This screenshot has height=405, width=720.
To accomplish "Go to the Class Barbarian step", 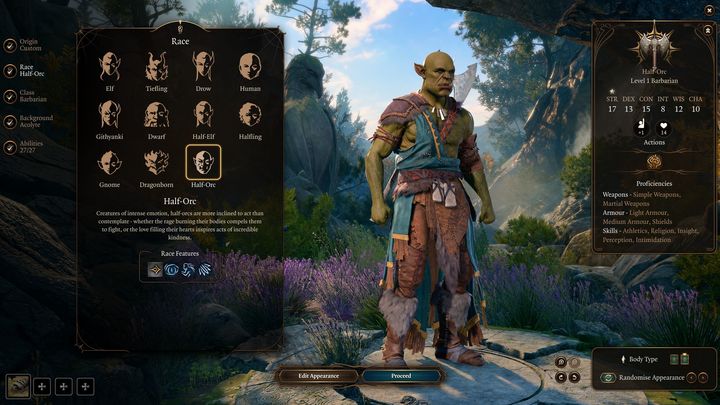I will click(30, 97).
